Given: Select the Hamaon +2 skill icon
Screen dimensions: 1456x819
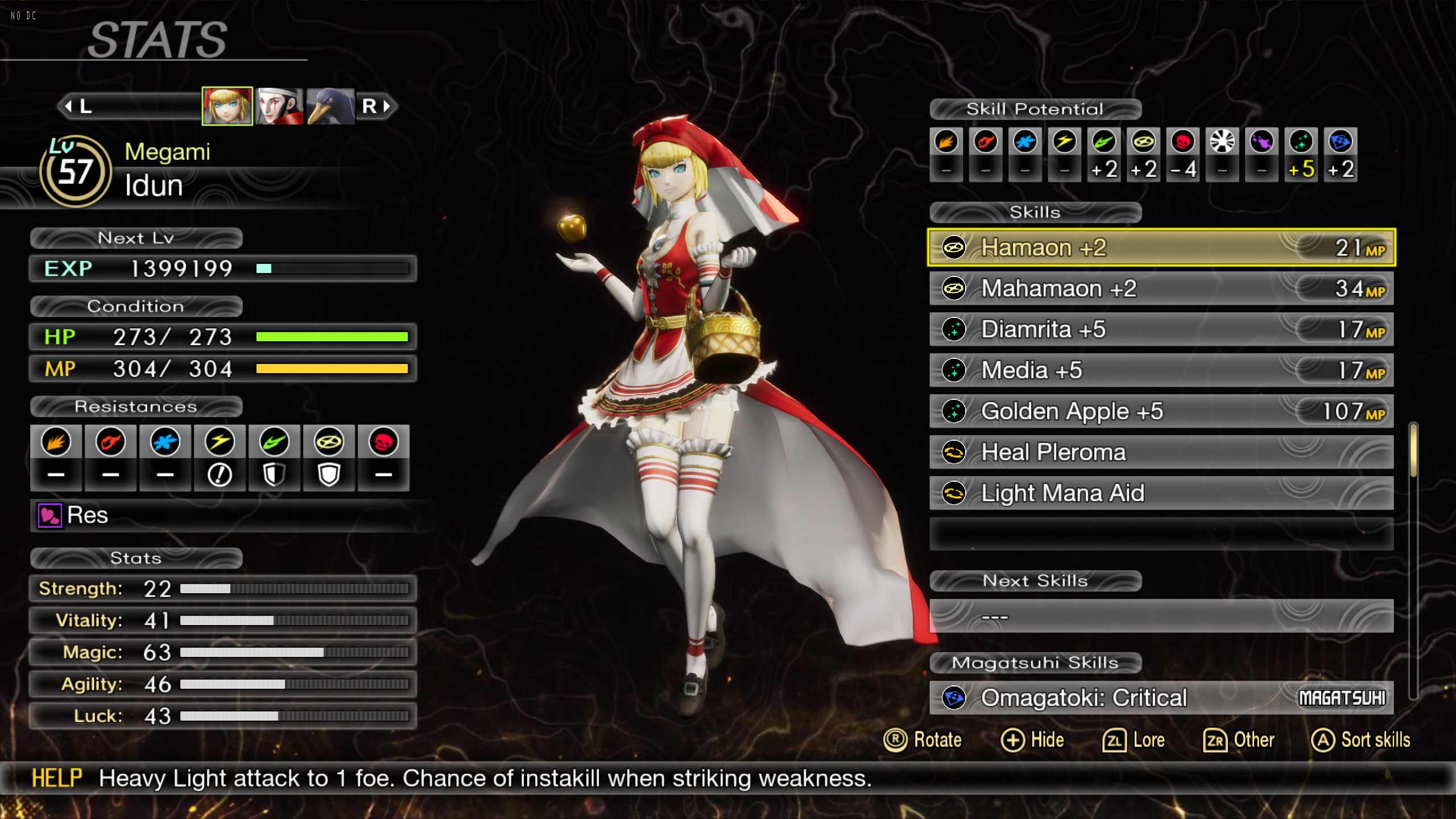Looking at the screenshot, I should pyautogui.click(x=954, y=247).
